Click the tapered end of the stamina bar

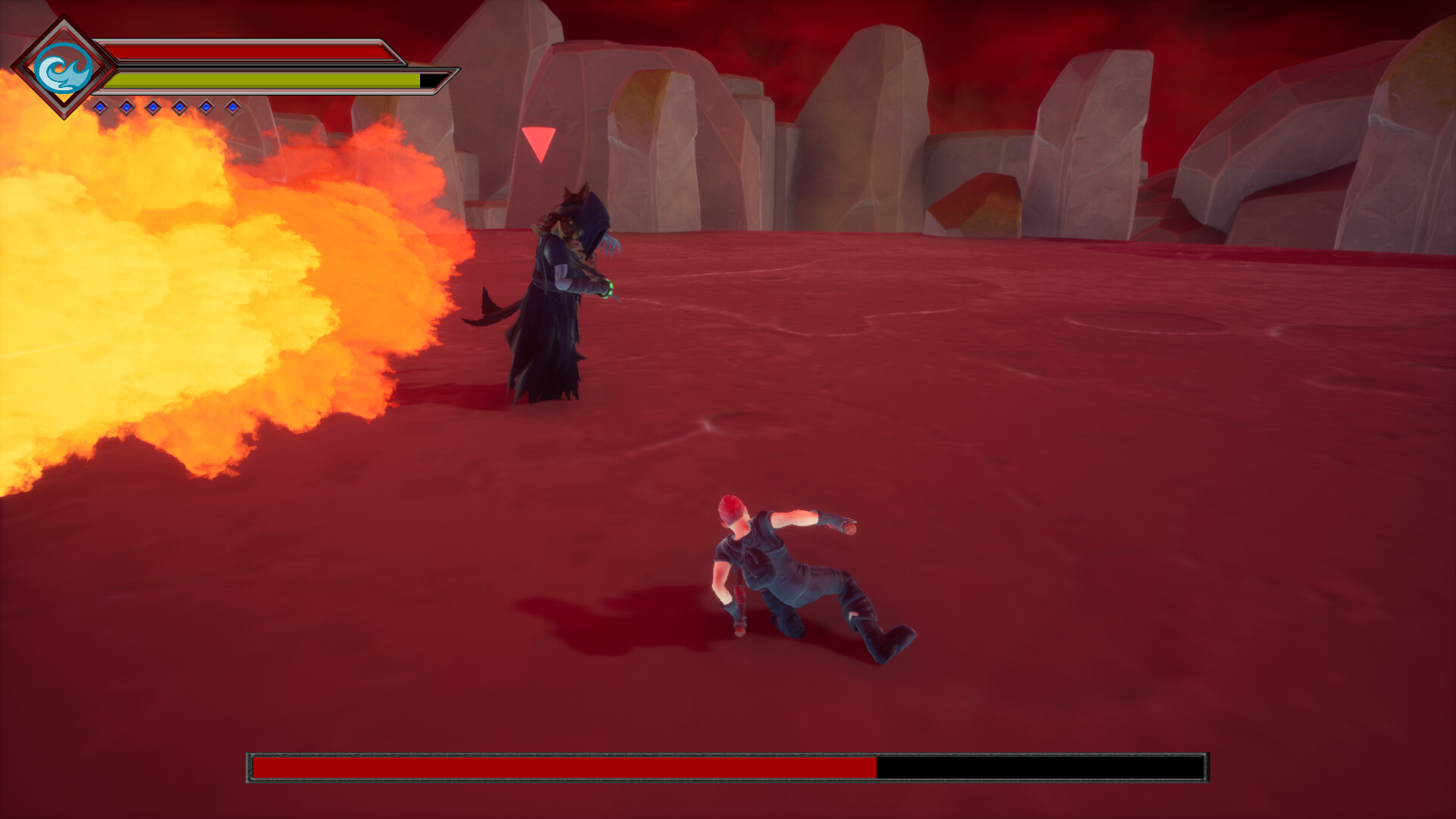coord(442,80)
